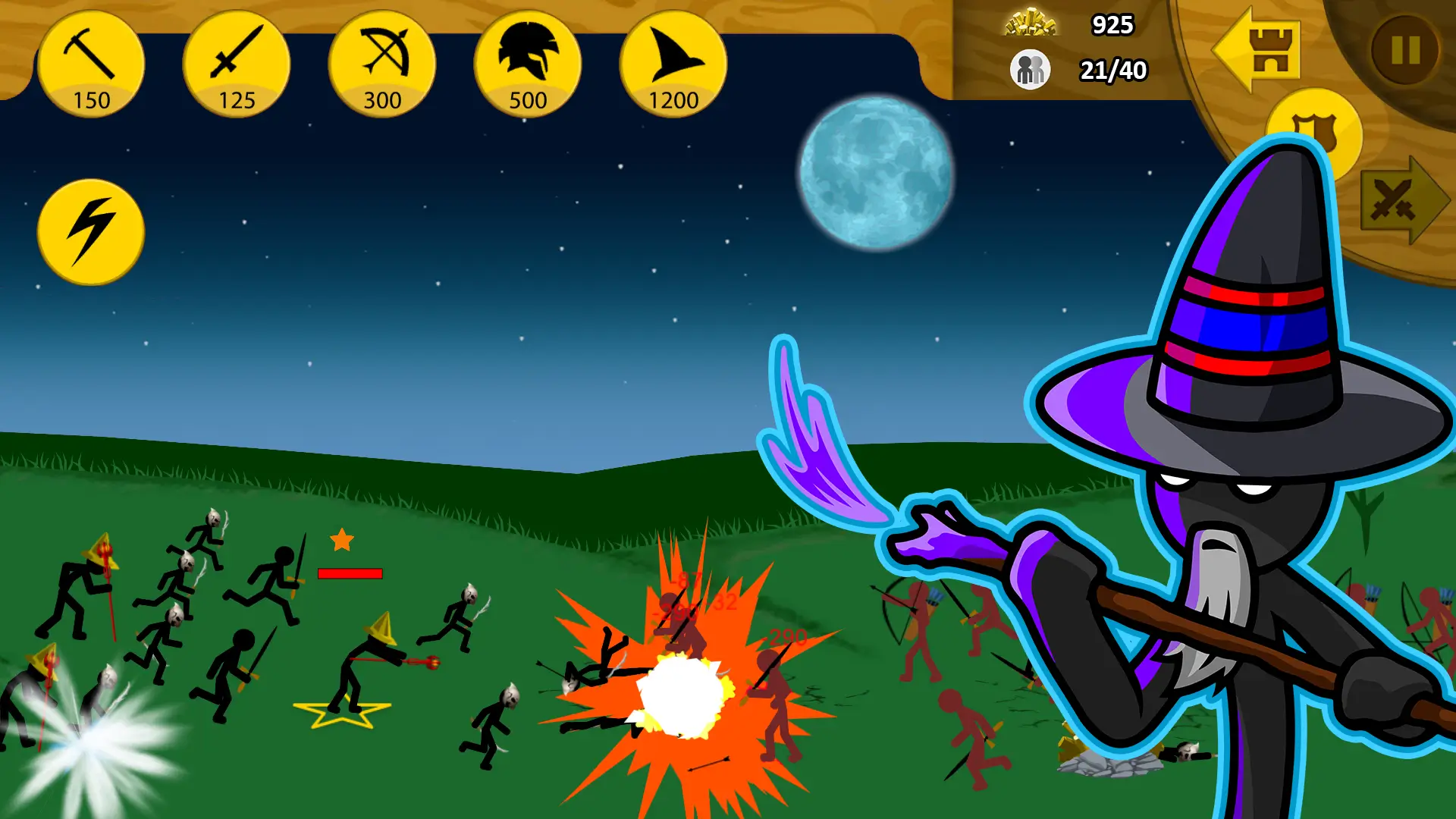Viewport: 1456px width, 819px height.
Task: Pause the game
Action: click(x=1404, y=47)
